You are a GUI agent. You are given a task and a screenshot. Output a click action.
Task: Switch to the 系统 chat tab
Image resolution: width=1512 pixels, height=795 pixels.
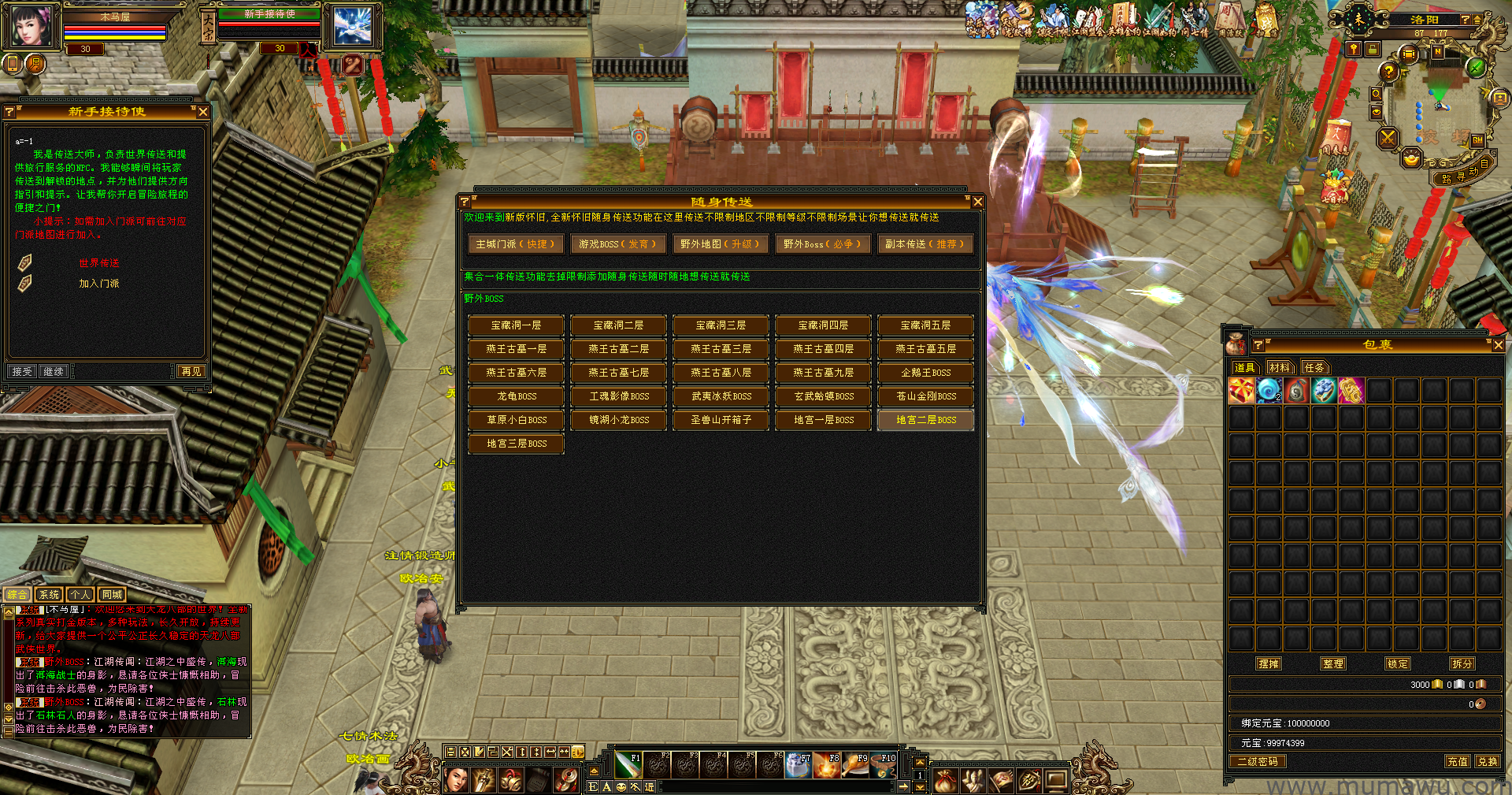coord(49,595)
